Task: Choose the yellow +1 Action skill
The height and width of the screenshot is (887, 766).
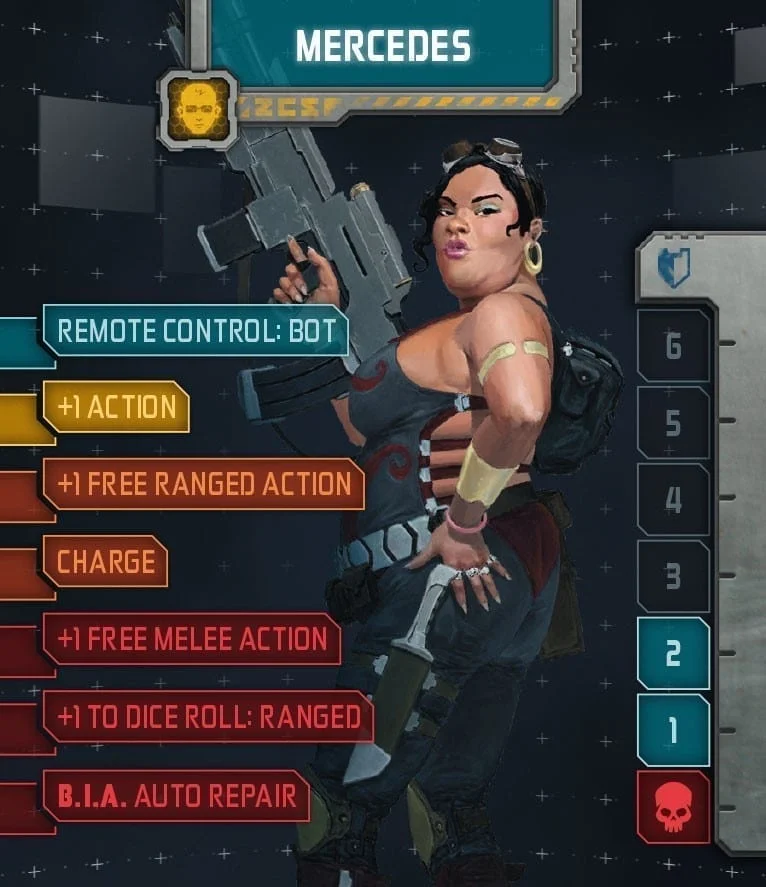Action: click(116, 407)
